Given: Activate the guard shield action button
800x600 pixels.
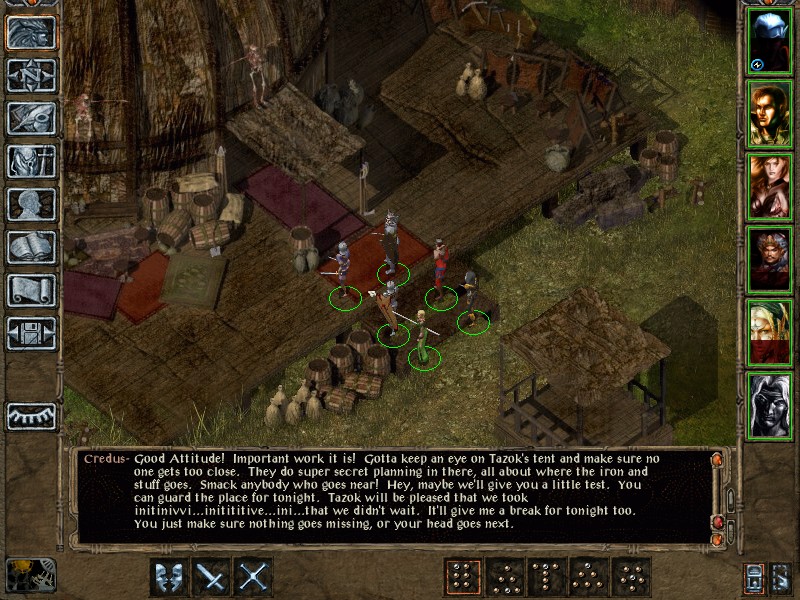Looking at the screenshot, I should click(x=169, y=576).
